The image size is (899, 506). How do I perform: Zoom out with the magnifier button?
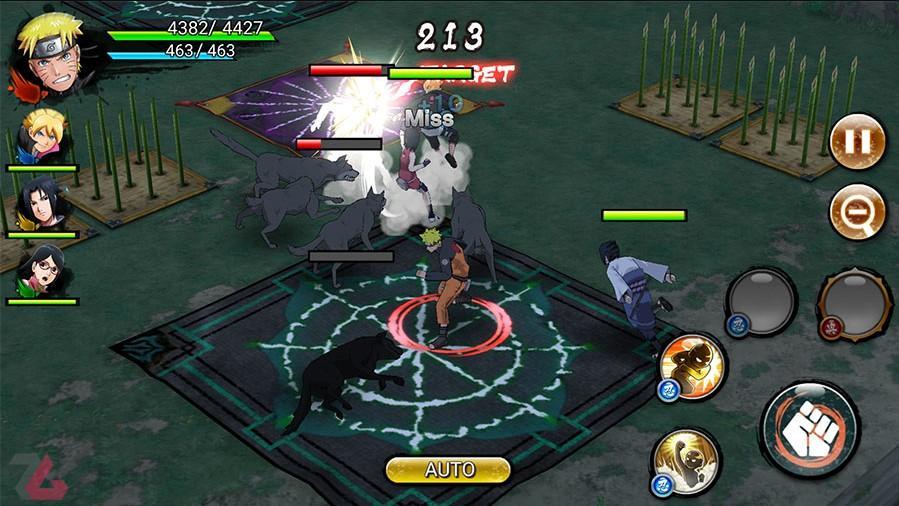point(857,211)
